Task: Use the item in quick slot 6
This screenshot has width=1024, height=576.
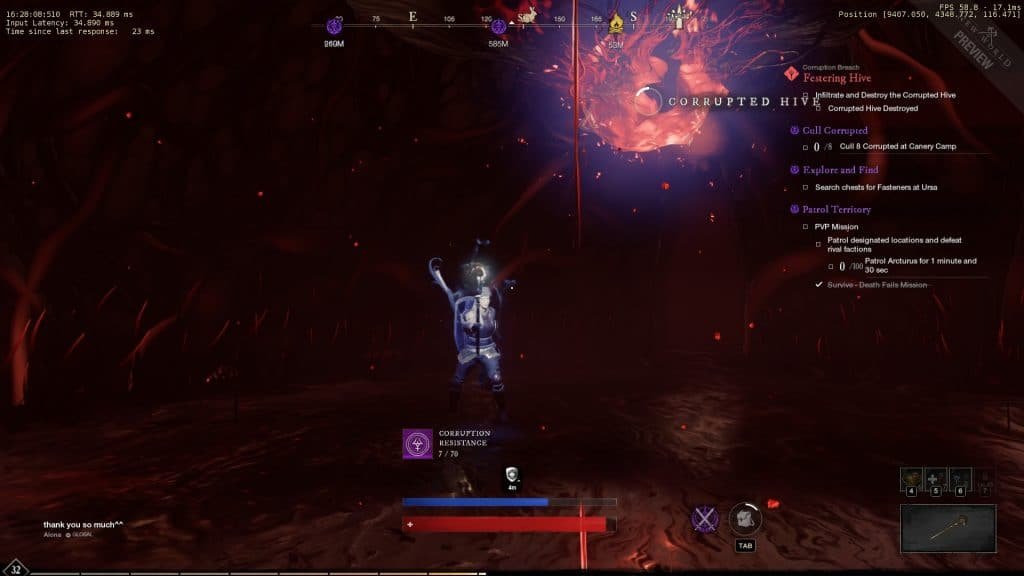Action: 959,478
